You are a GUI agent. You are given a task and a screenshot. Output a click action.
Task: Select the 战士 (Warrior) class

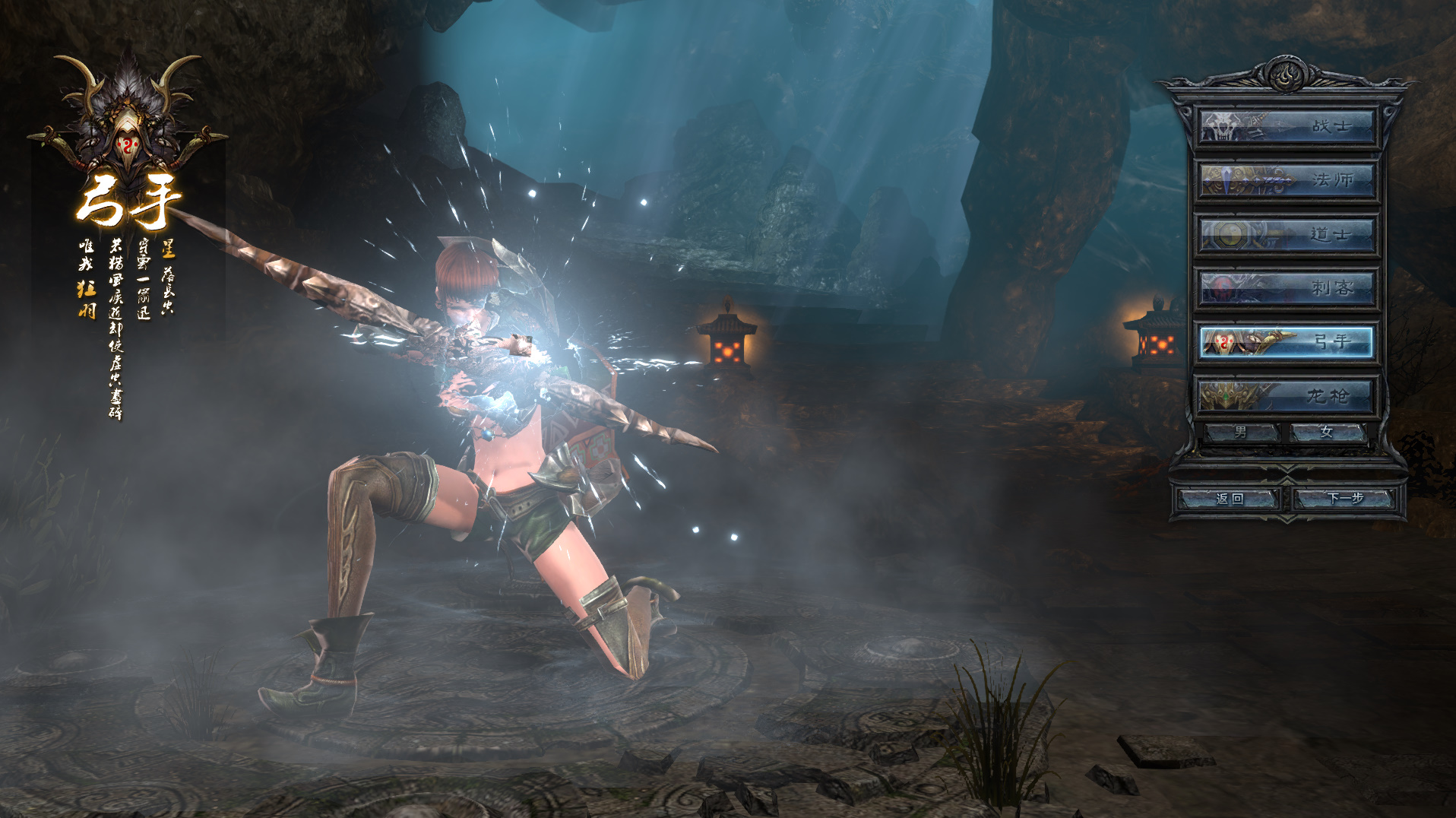coord(1287,127)
